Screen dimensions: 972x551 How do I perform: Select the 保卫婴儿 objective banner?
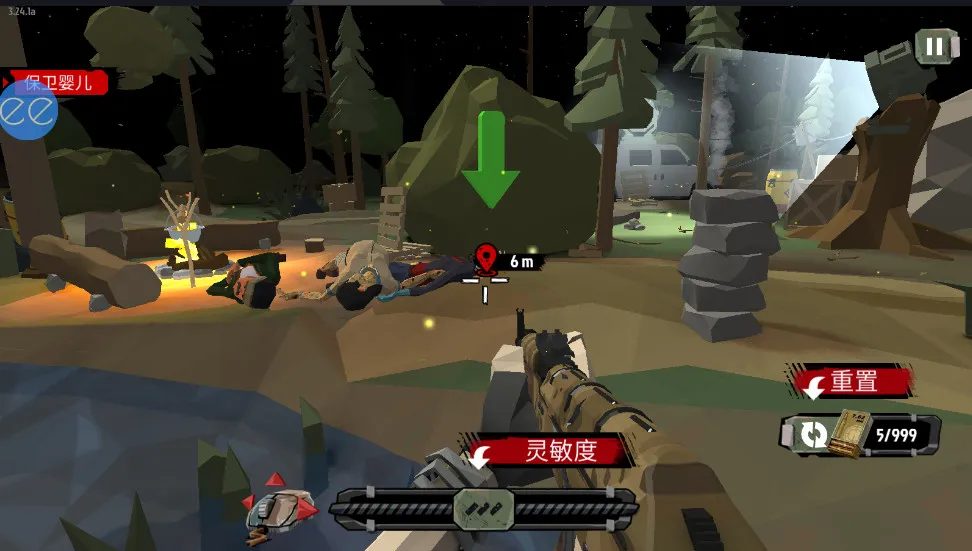[60, 82]
